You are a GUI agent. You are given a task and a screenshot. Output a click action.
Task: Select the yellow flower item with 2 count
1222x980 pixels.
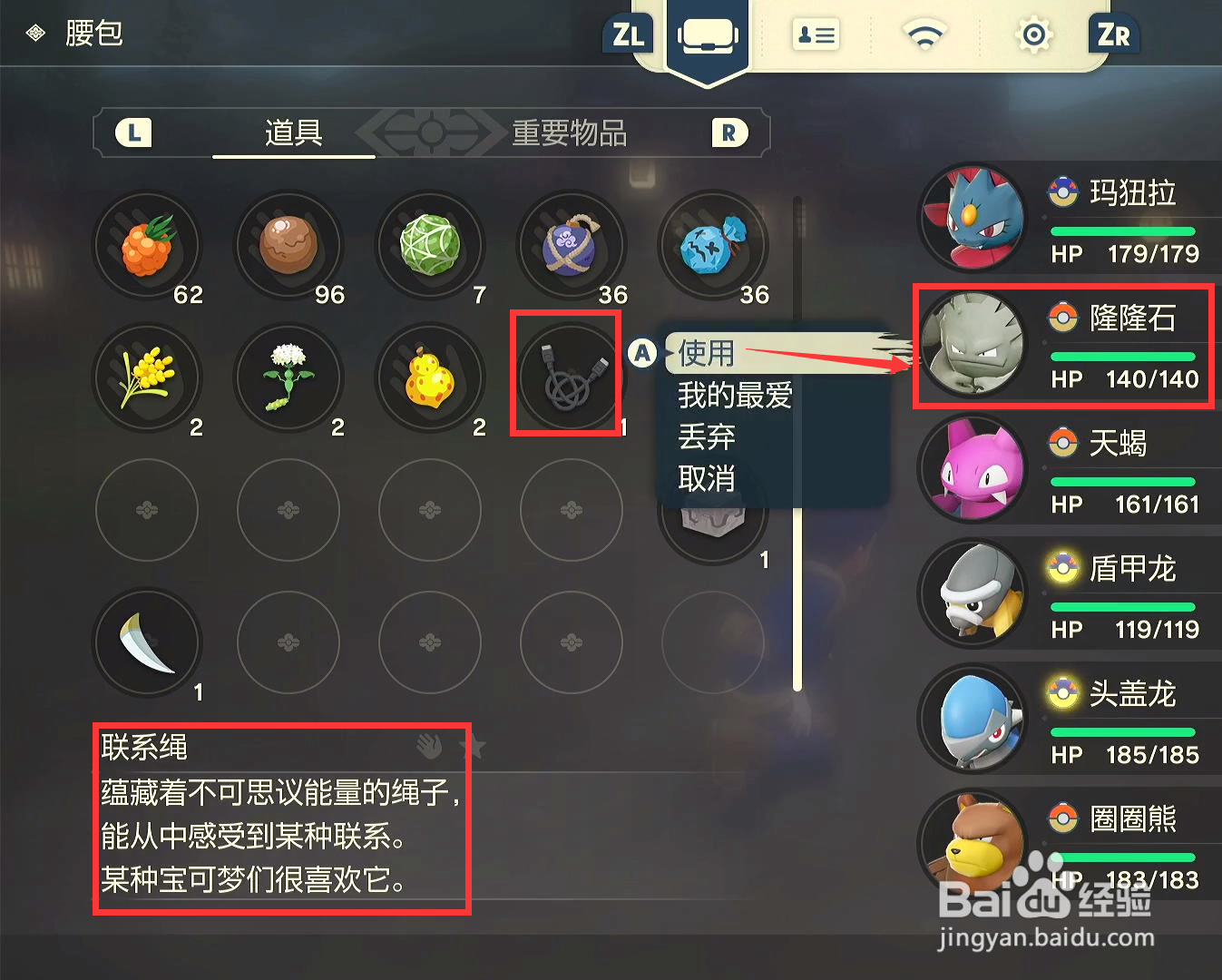click(146, 377)
